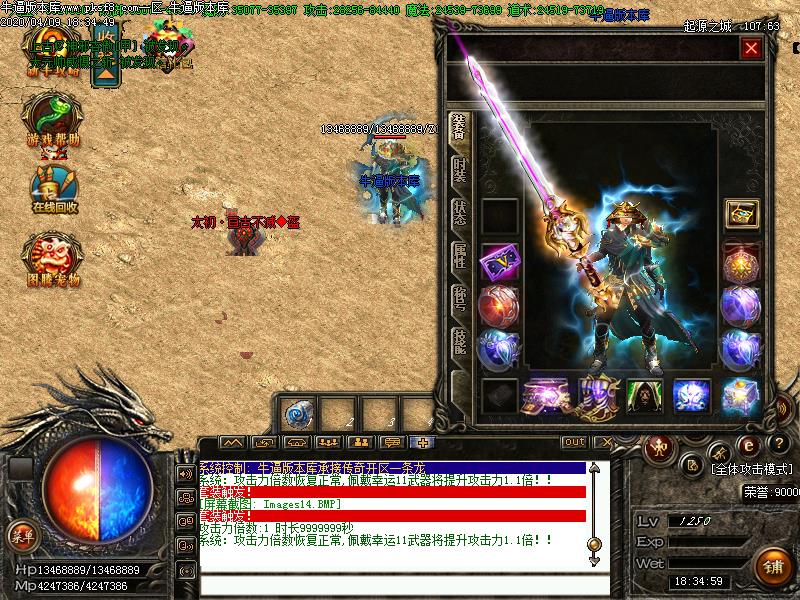Viewport: 800px width, 600px height.
Task: Choose the blue skull equipment slot
Action: [x=691, y=396]
